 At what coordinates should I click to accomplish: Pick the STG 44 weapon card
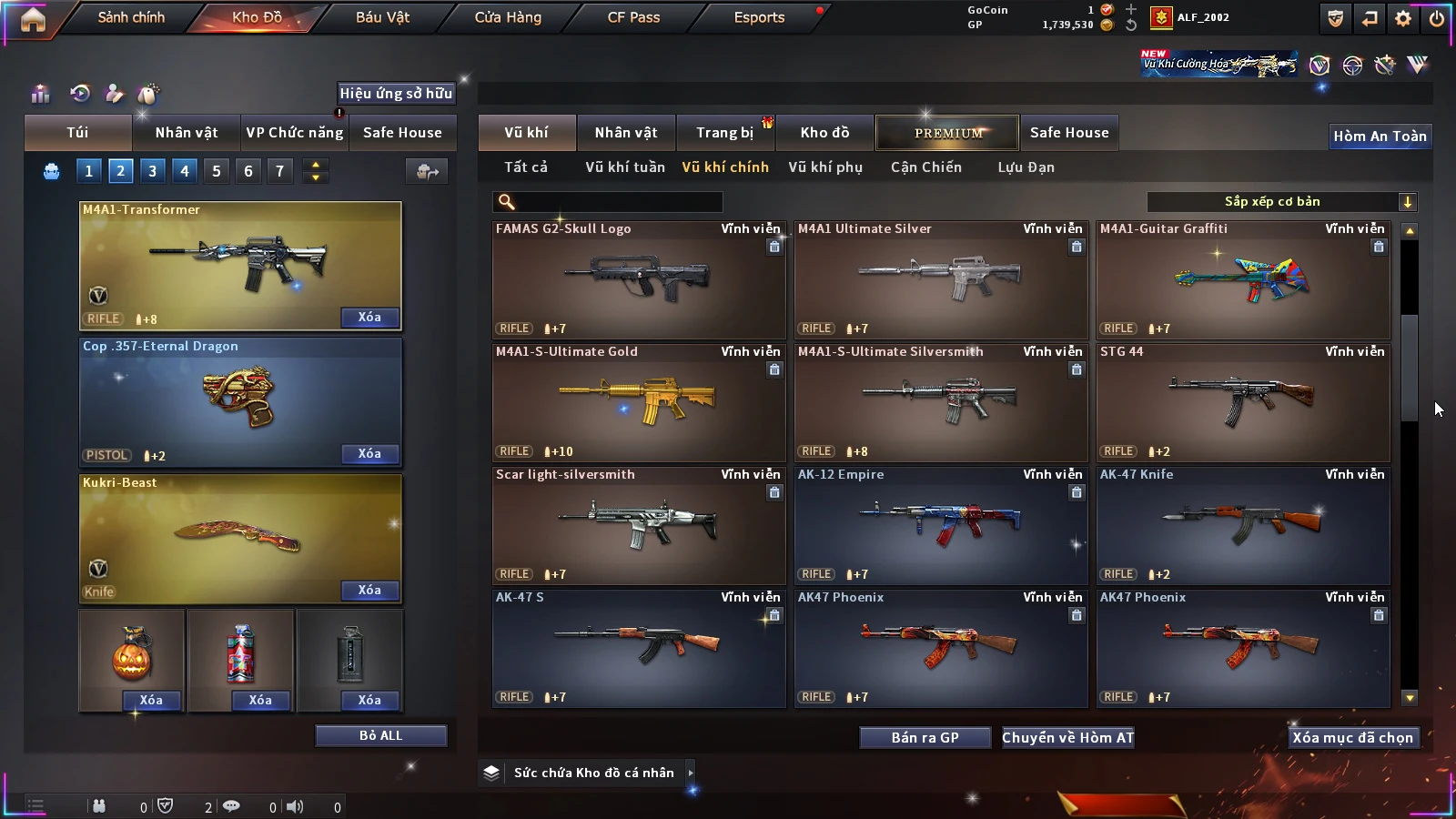(1242, 402)
